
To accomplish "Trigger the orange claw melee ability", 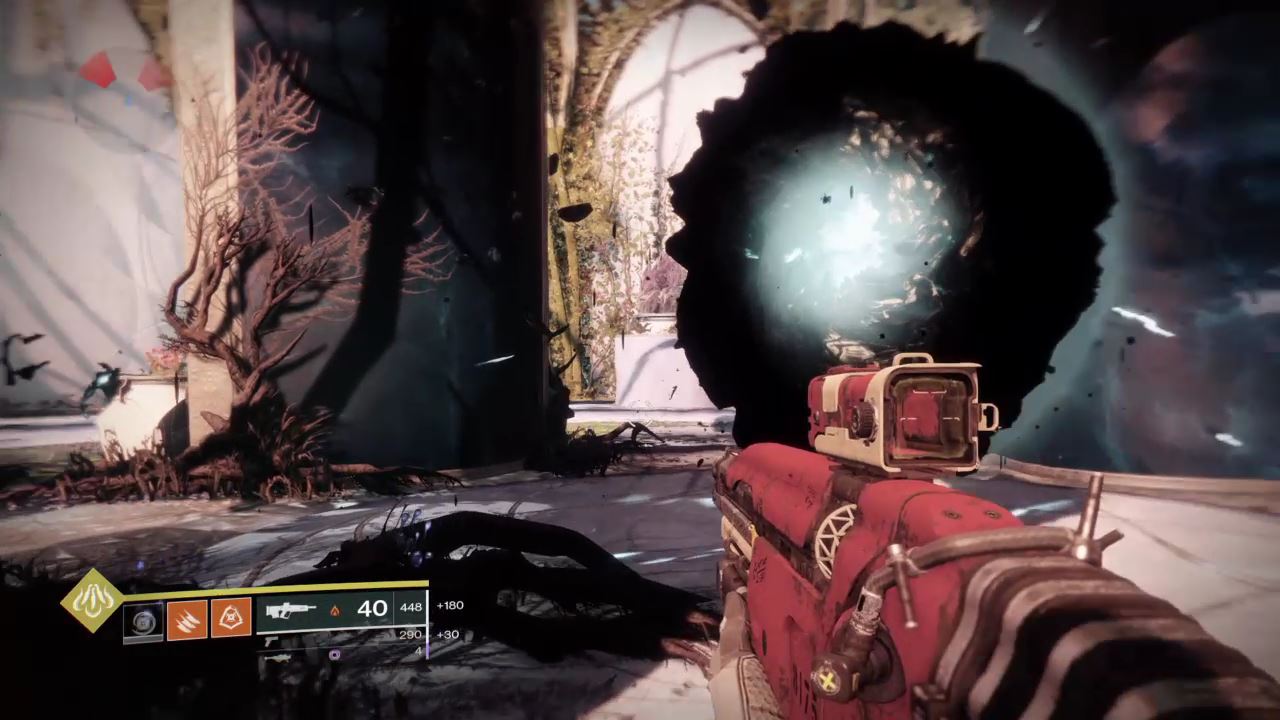I will (x=187, y=619).
